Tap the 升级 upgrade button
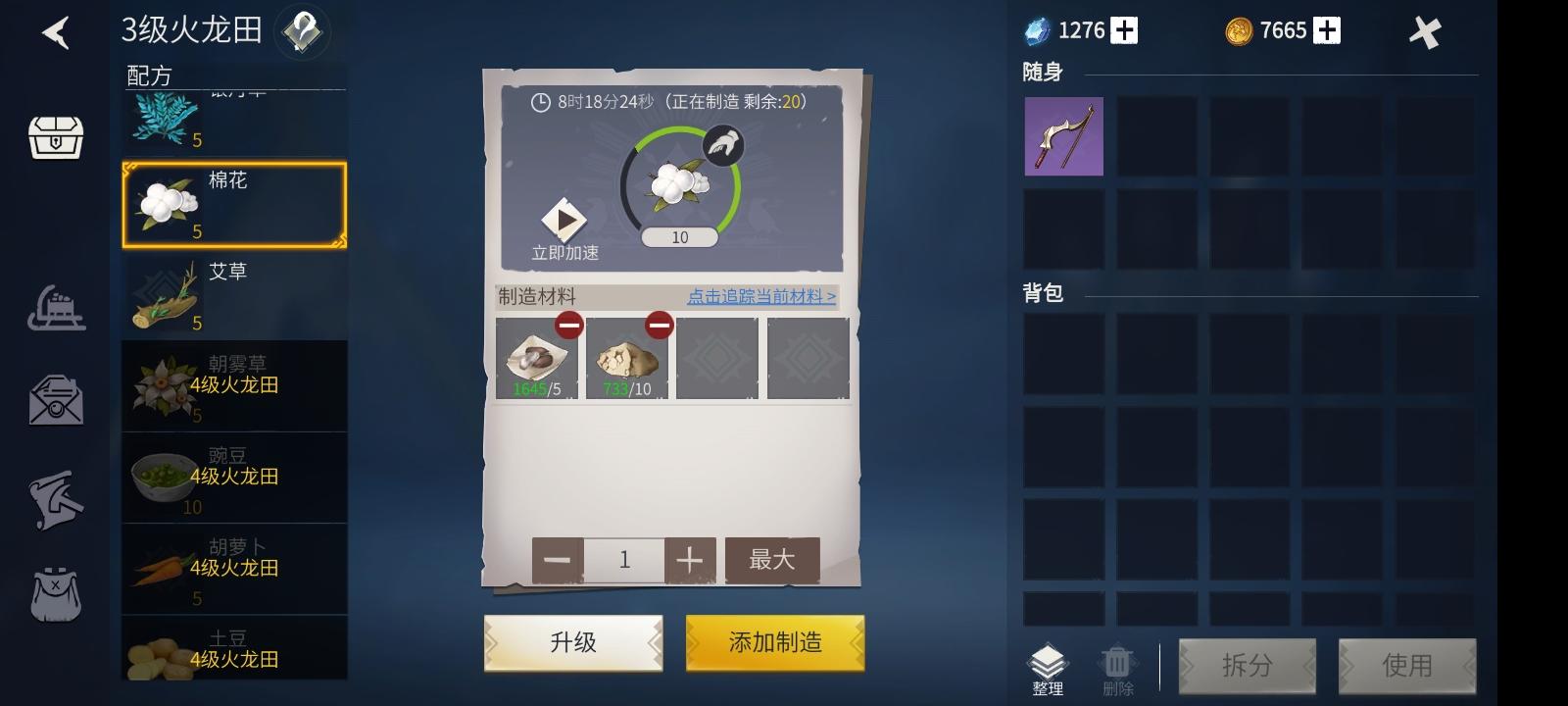This screenshot has width=1568, height=706. (572, 641)
